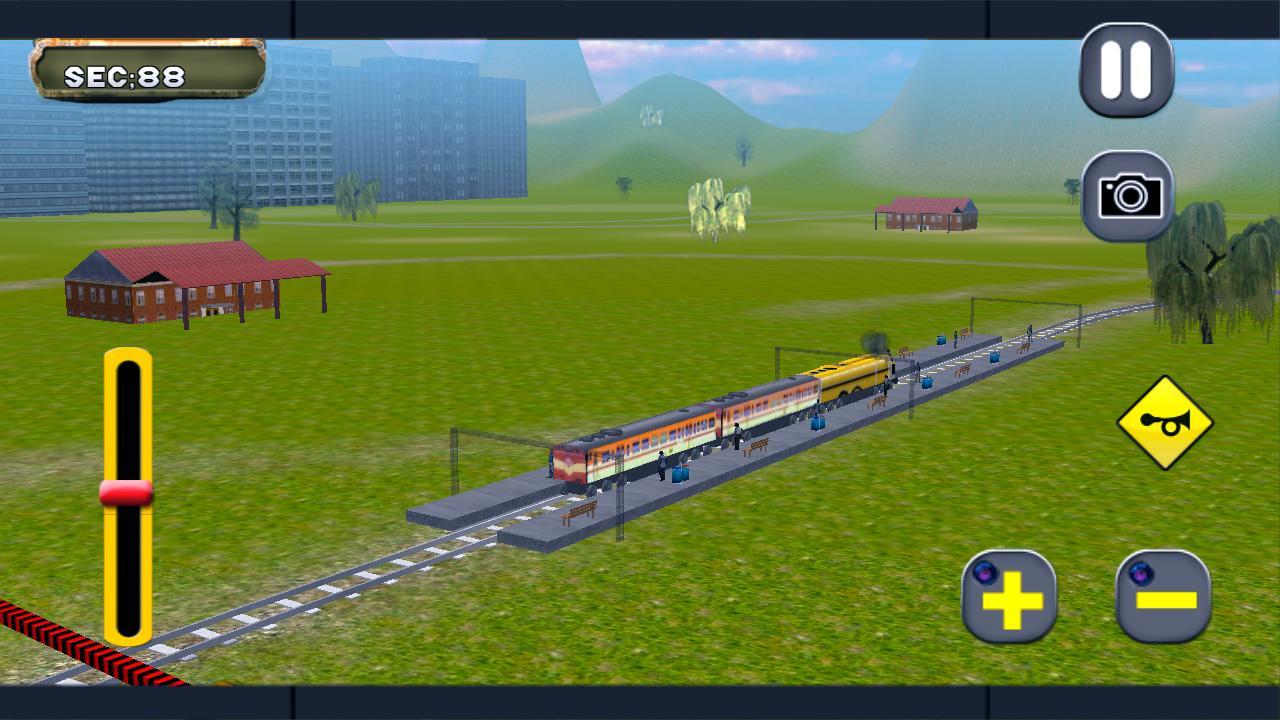Viewport: 1280px width, 720px height.
Task: Click the camera lens dot on minus button
Action: [1141, 575]
